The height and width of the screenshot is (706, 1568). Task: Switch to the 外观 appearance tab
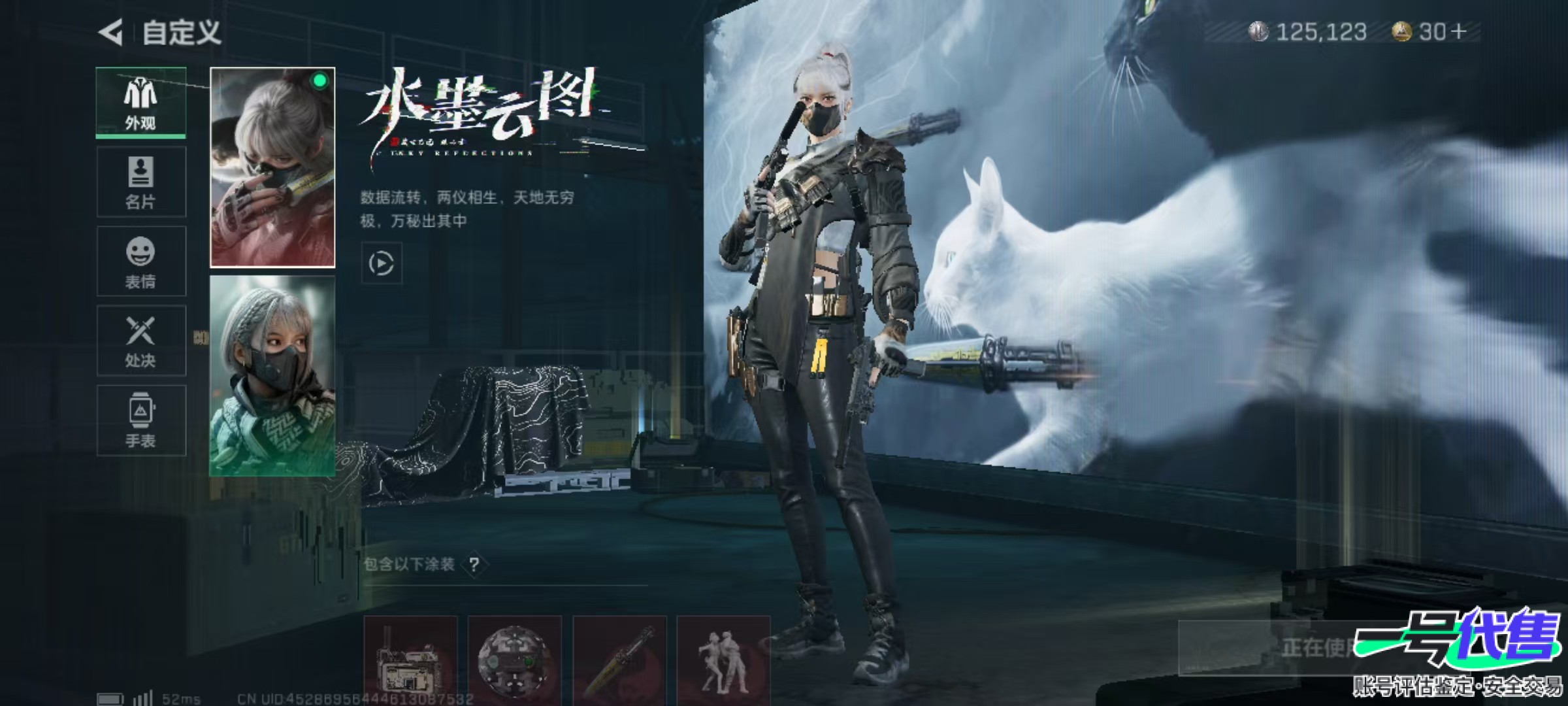click(140, 103)
